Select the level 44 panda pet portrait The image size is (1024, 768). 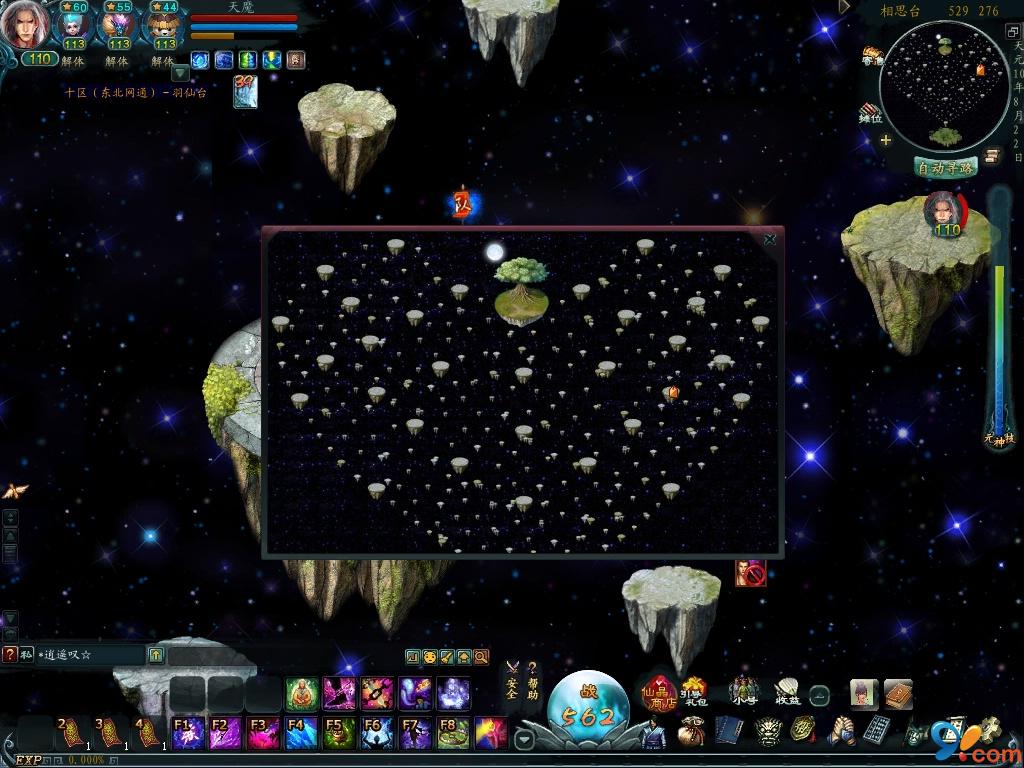coord(164,25)
